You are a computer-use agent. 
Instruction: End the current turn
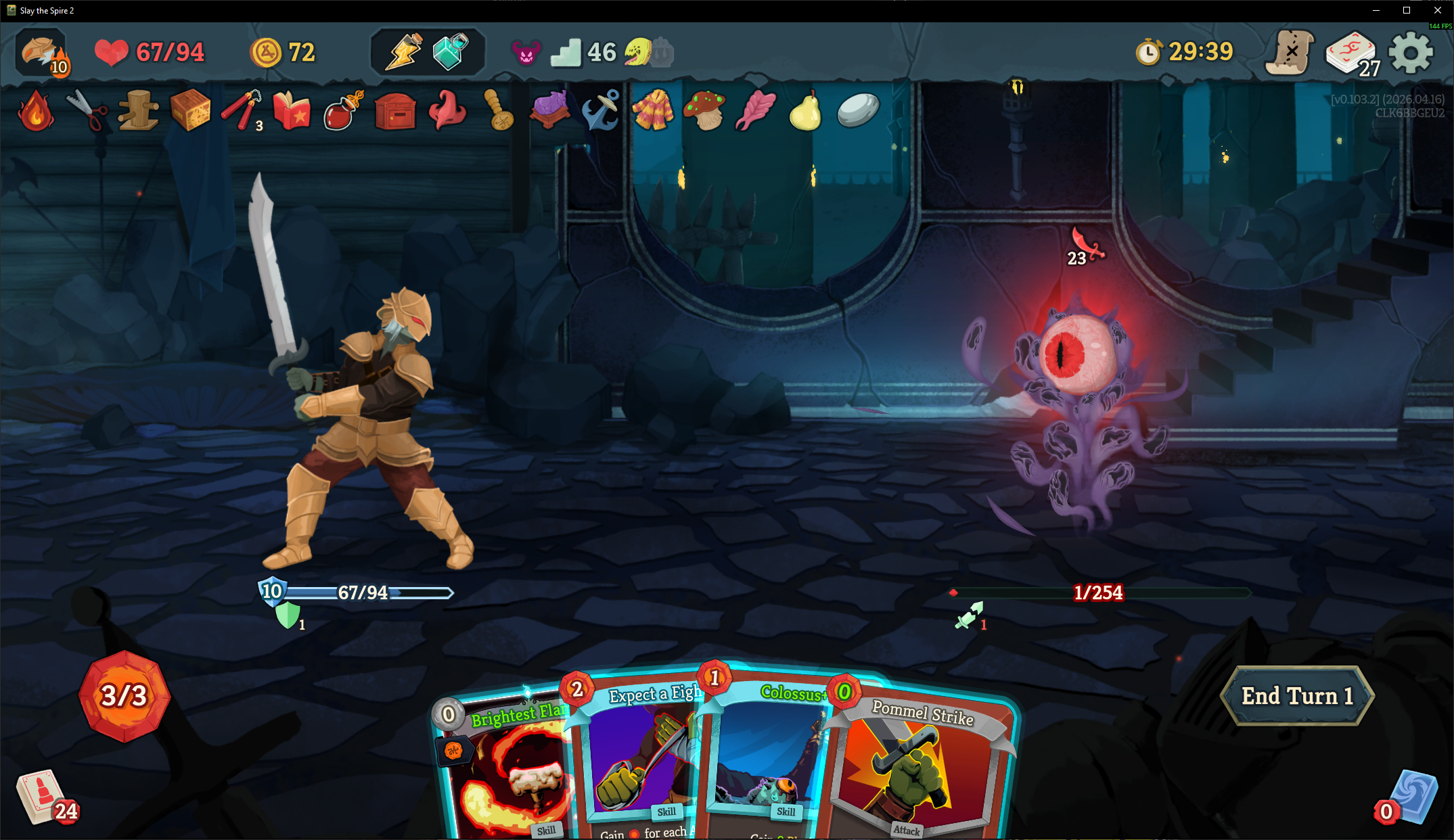click(x=1296, y=696)
